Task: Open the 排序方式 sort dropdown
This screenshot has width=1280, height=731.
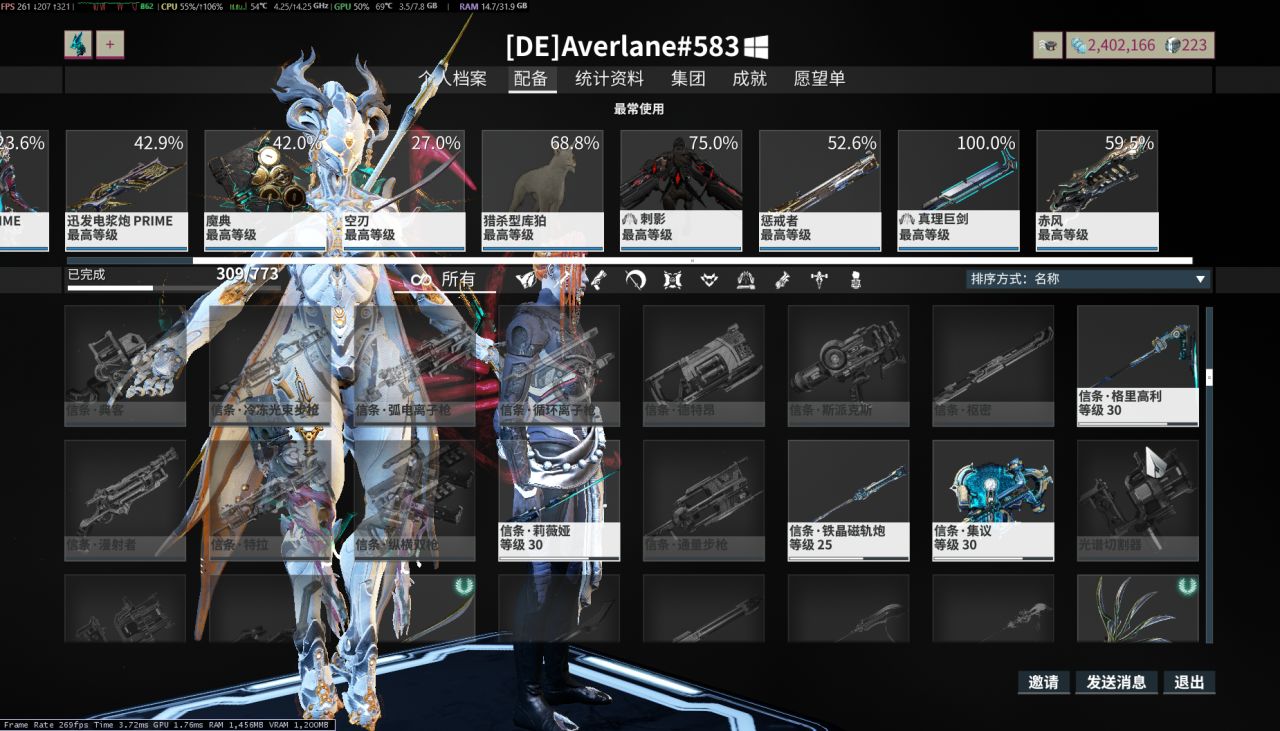Action: 1088,279
